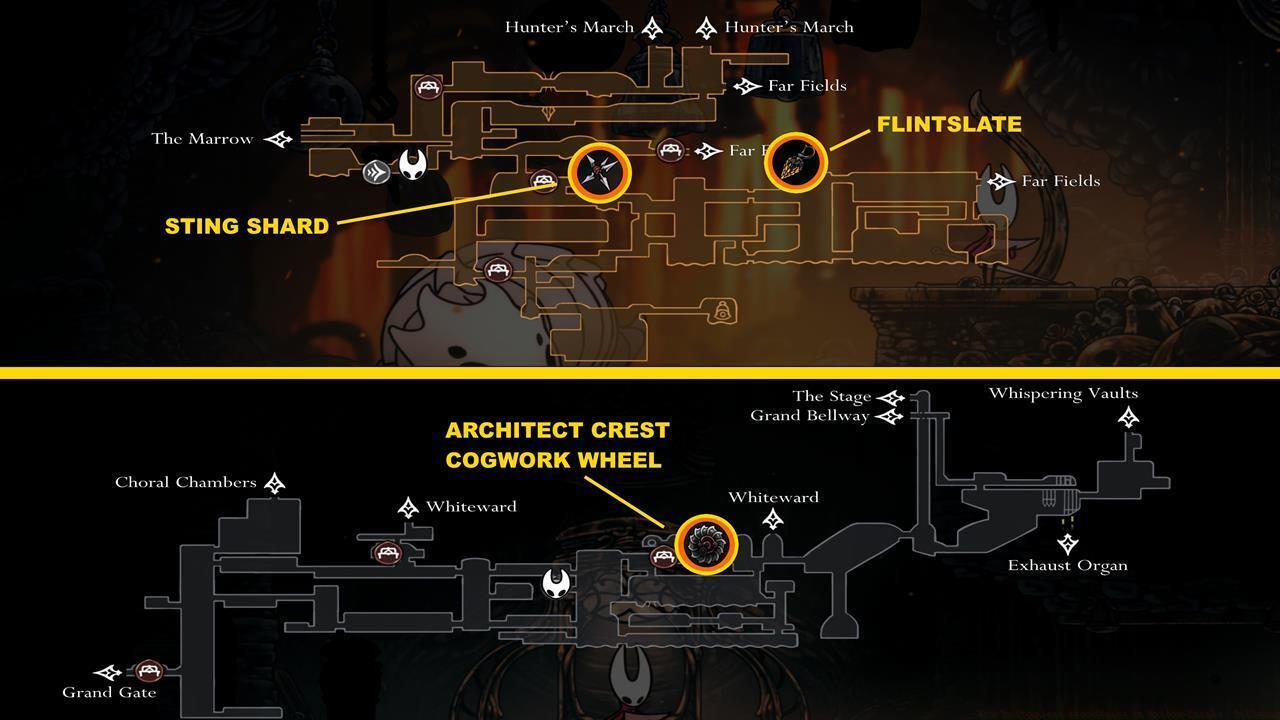Select the bench marker next to Far Fields exit
The height and width of the screenshot is (720, 1280).
click(x=668, y=149)
